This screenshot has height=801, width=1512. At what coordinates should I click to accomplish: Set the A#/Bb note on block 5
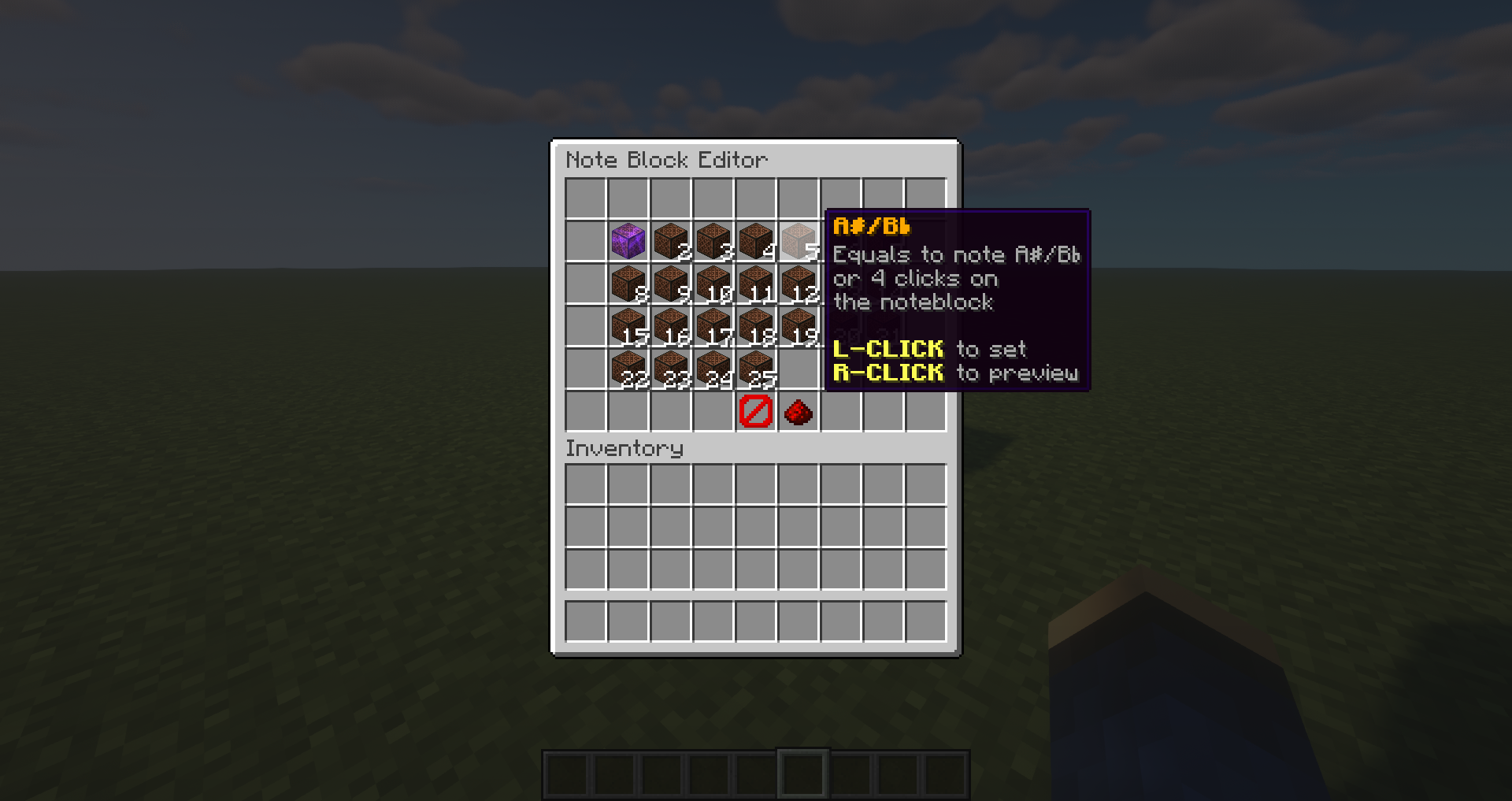[x=798, y=240]
